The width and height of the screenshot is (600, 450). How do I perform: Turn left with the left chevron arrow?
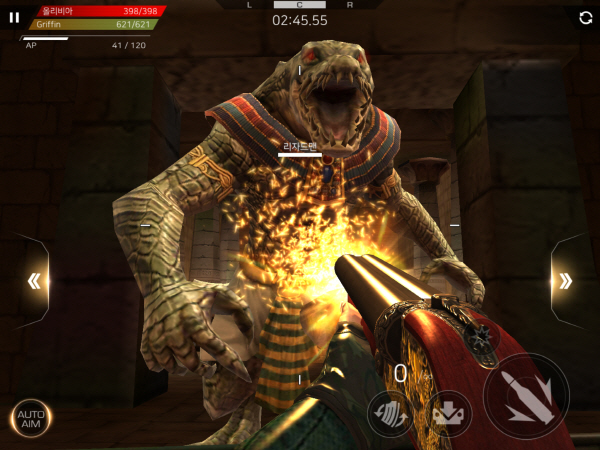(x=34, y=281)
